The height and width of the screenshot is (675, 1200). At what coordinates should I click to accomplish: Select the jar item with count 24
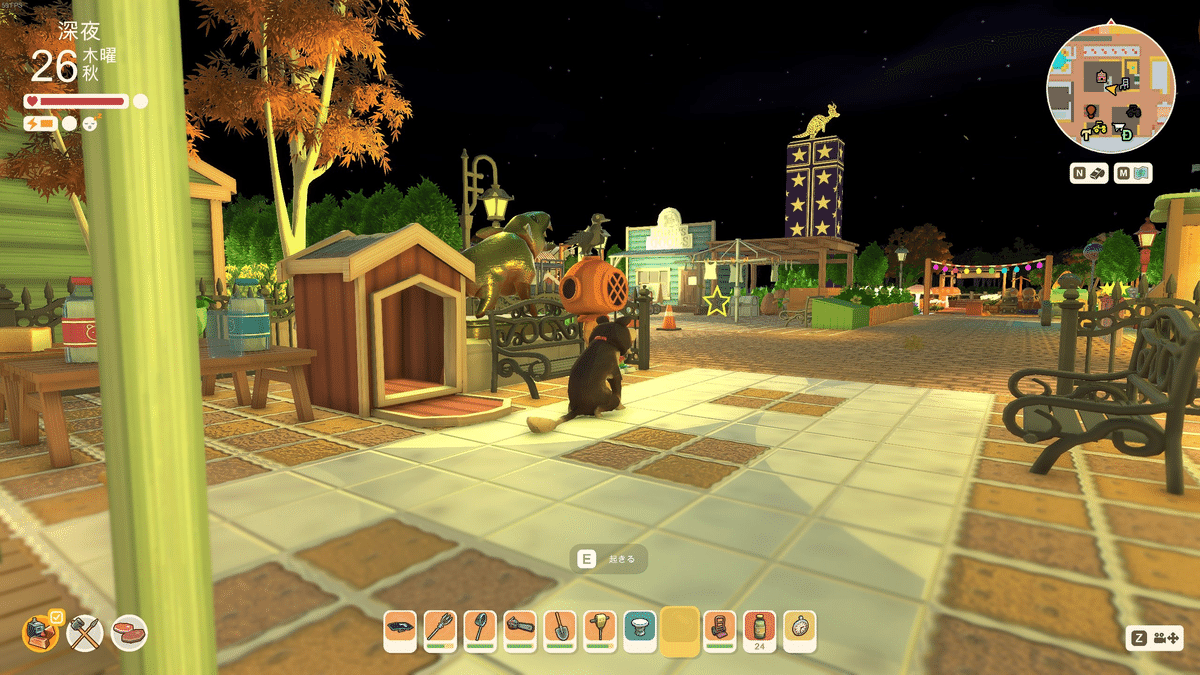760,629
